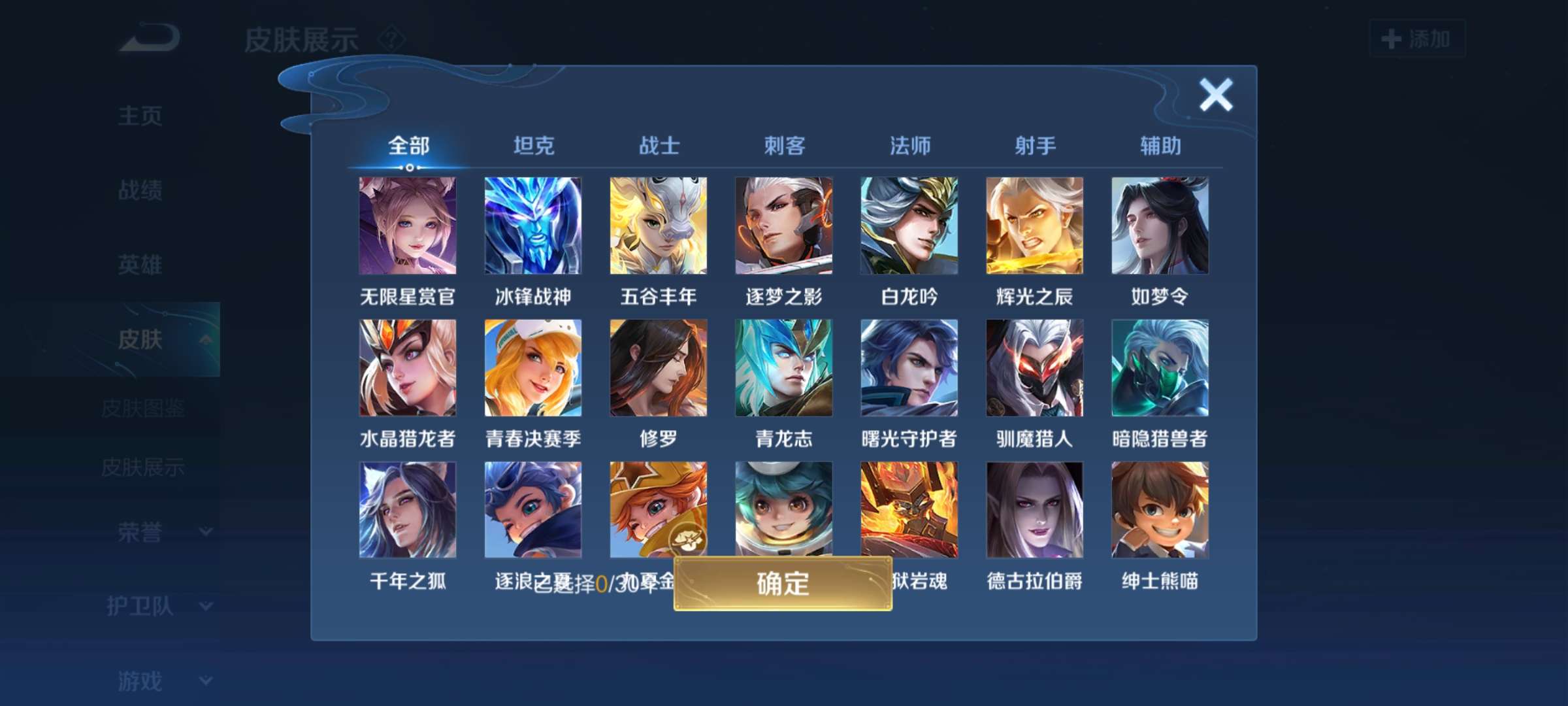1568x706 pixels.
Task: Switch to the 射手 tab
Action: pyautogui.click(x=1036, y=146)
